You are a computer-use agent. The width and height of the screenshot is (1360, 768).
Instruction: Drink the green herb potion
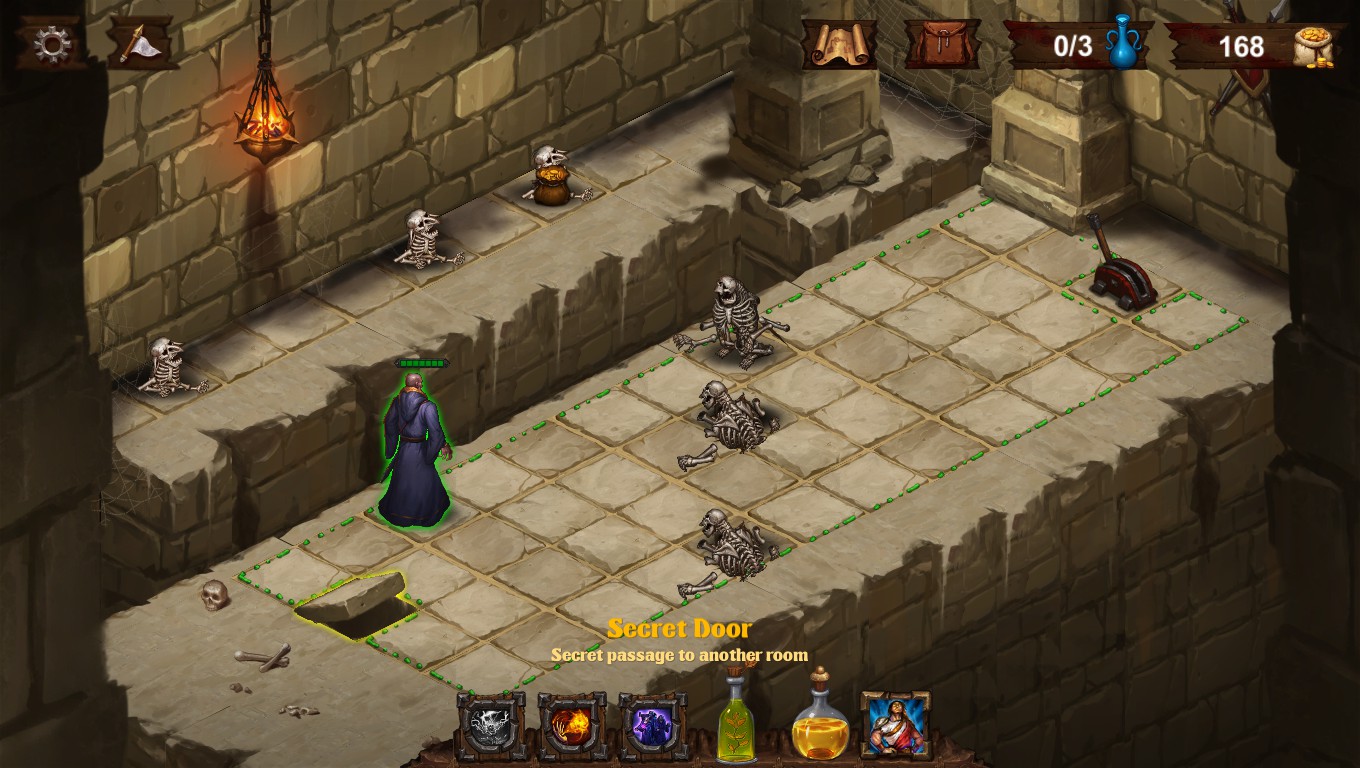click(x=735, y=725)
